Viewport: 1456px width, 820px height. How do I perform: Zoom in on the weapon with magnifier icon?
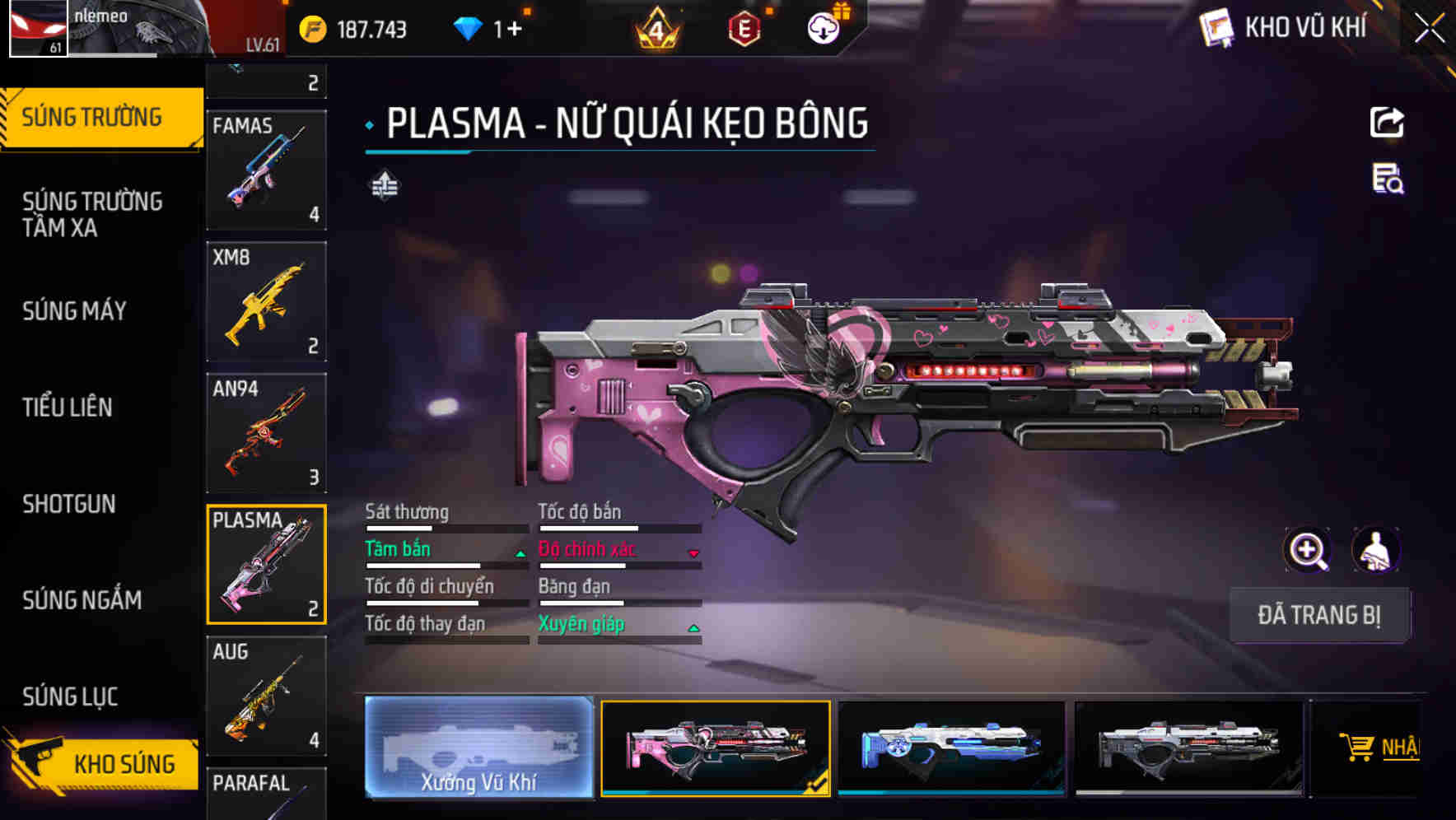(1307, 550)
